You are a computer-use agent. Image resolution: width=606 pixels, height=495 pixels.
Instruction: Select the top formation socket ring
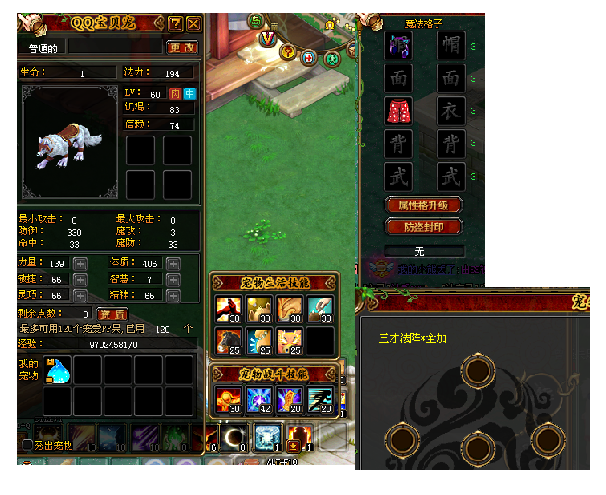[x=476, y=372]
